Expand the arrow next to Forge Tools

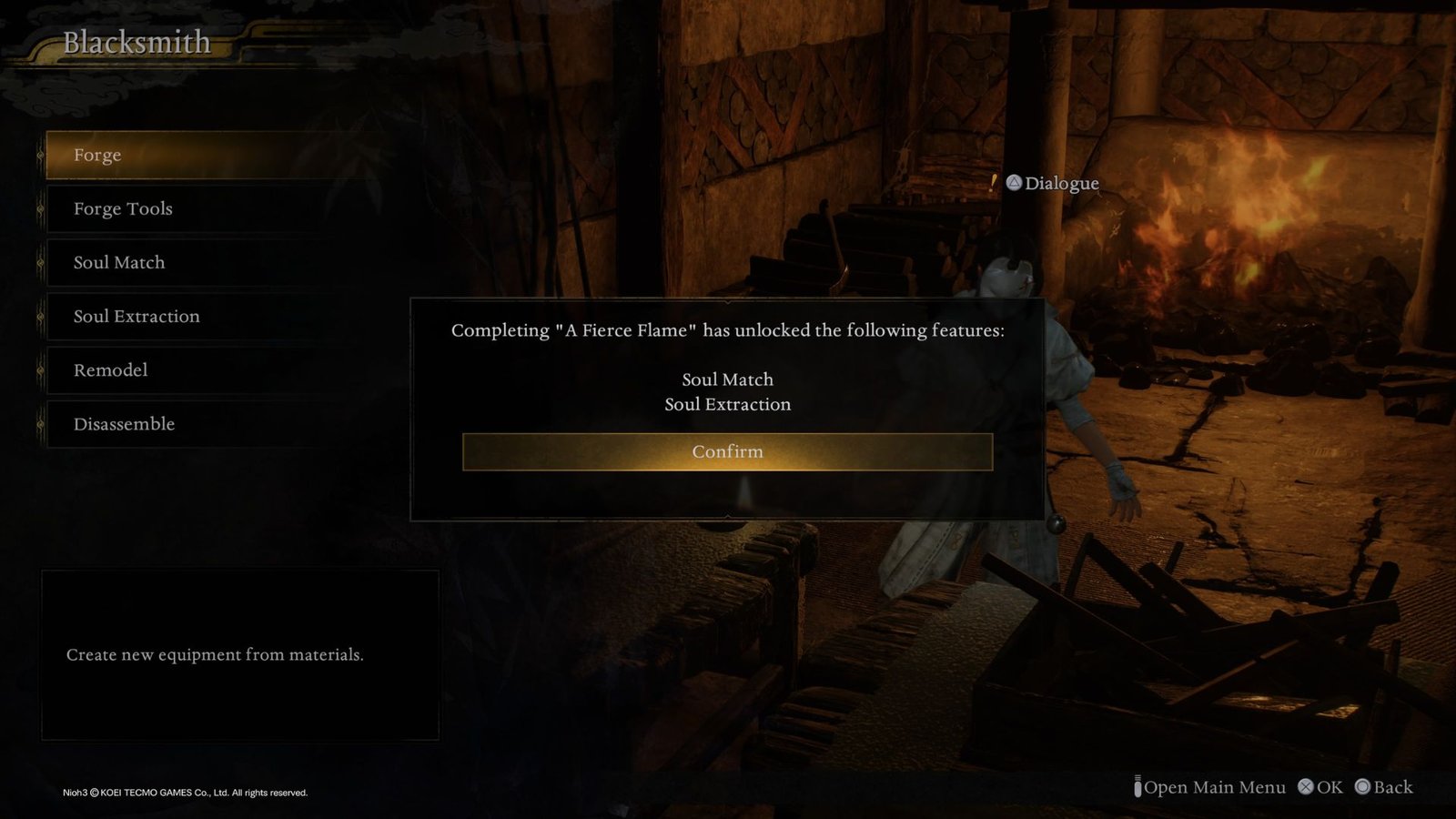pos(40,208)
